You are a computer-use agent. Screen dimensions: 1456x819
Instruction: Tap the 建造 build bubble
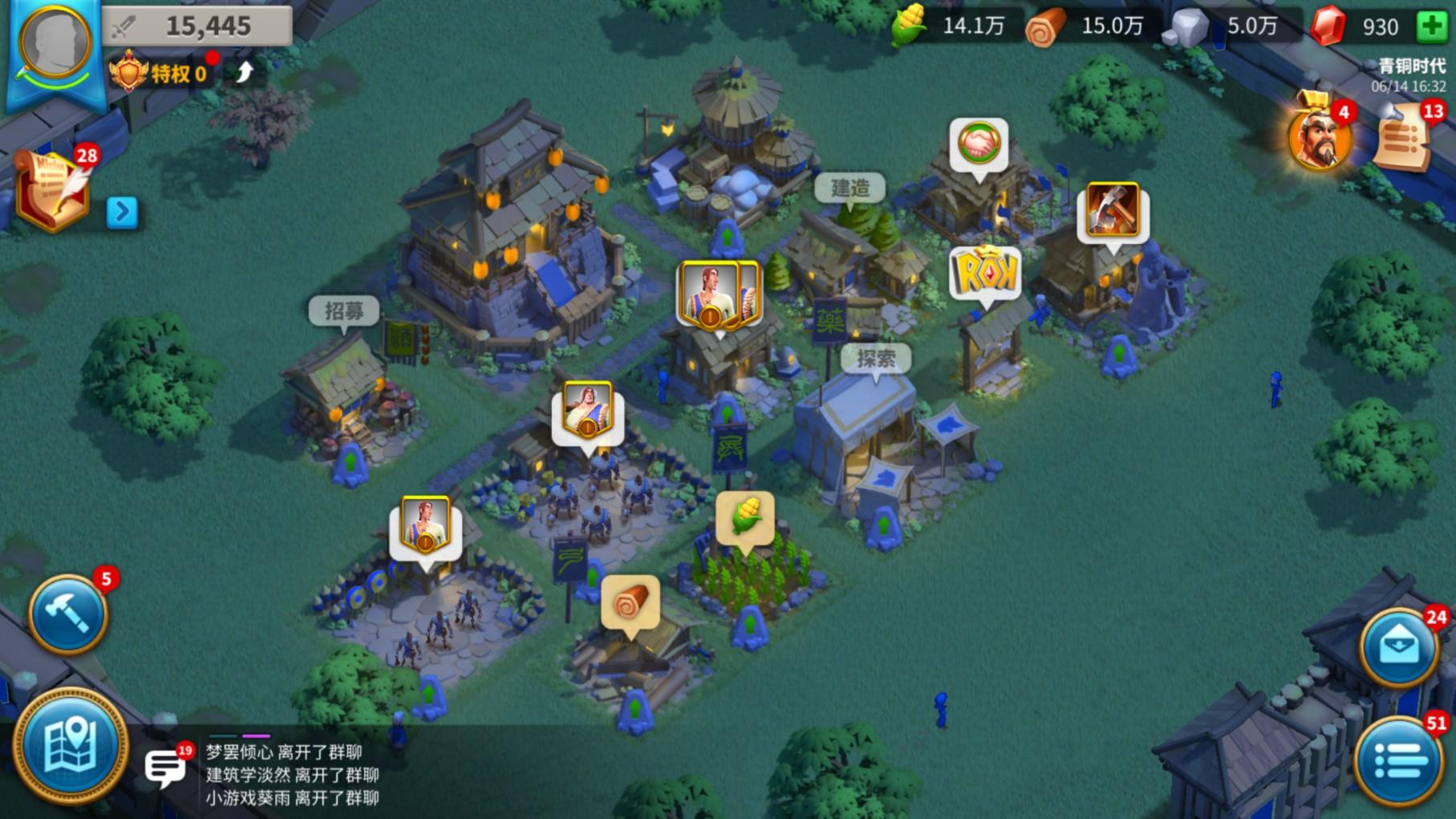tap(850, 189)
